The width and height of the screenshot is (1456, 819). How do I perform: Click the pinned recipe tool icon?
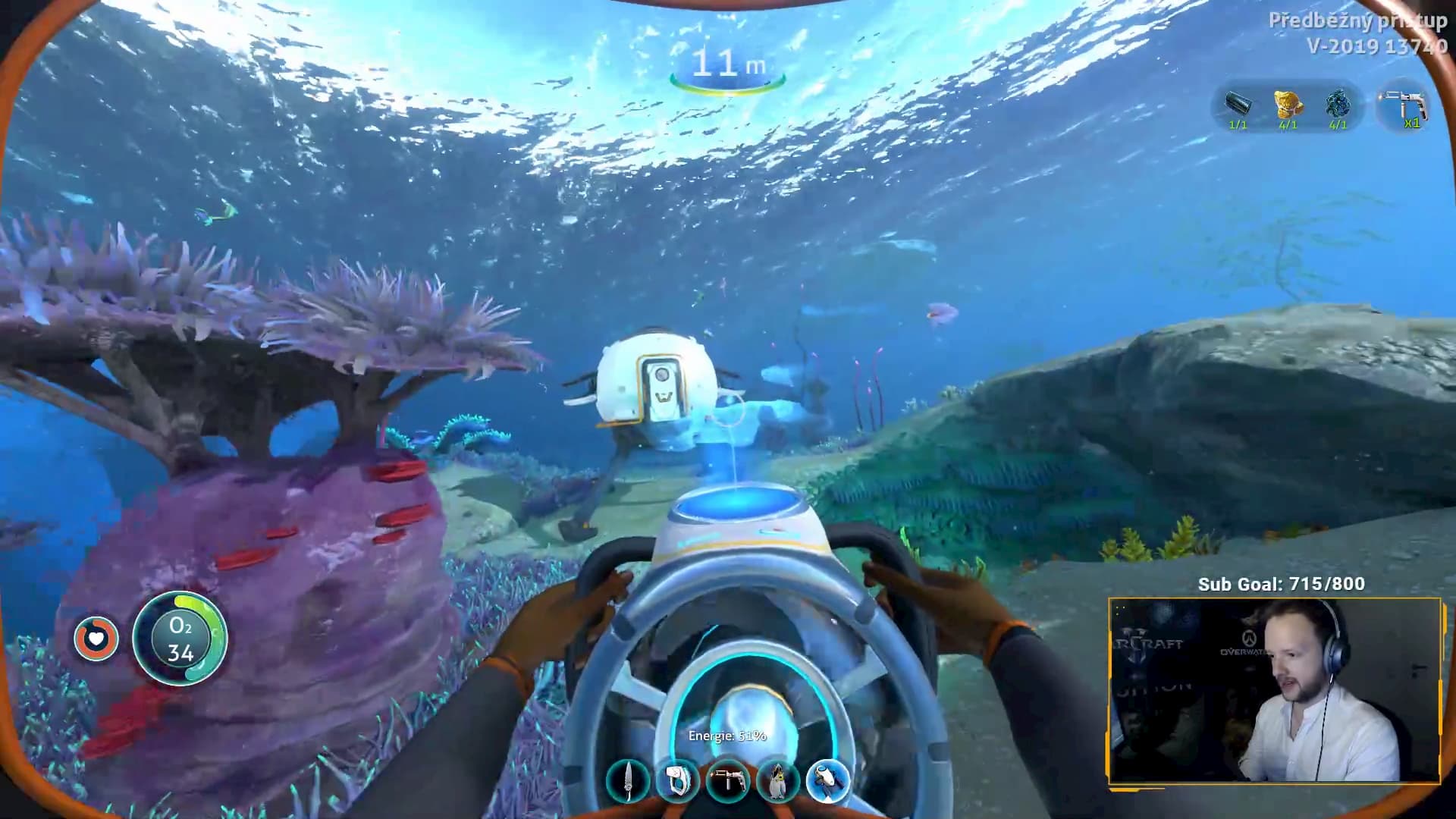pyautogui.click(x=1404, y=107)
